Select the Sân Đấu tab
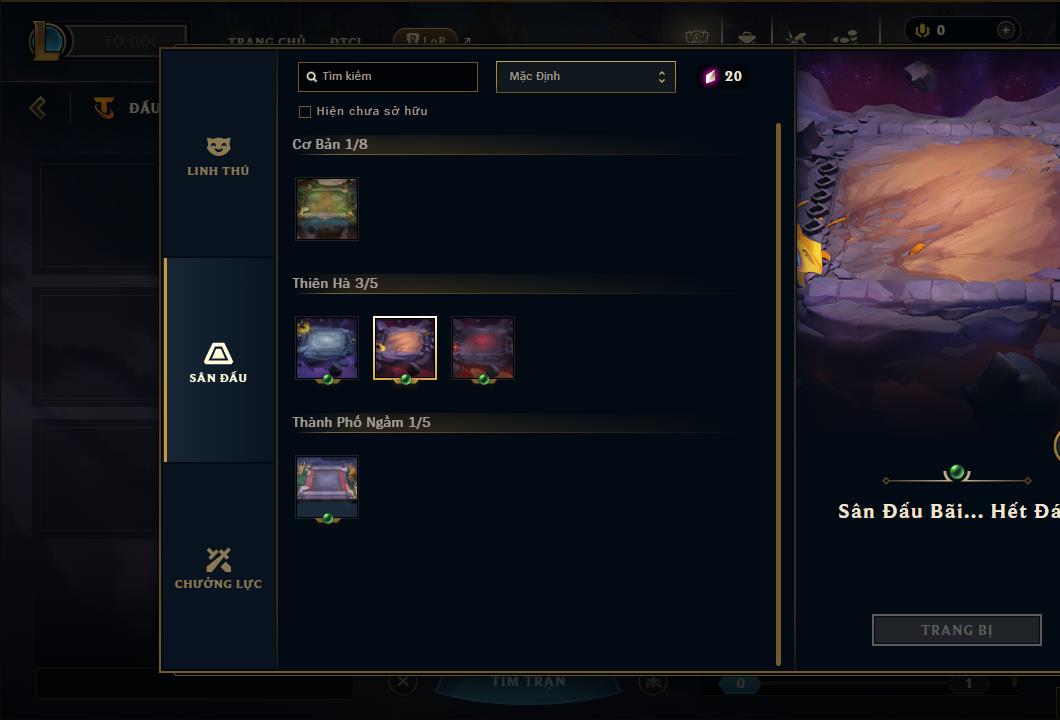This screenshot has height=720, width=1060. [x=218, y=362]
